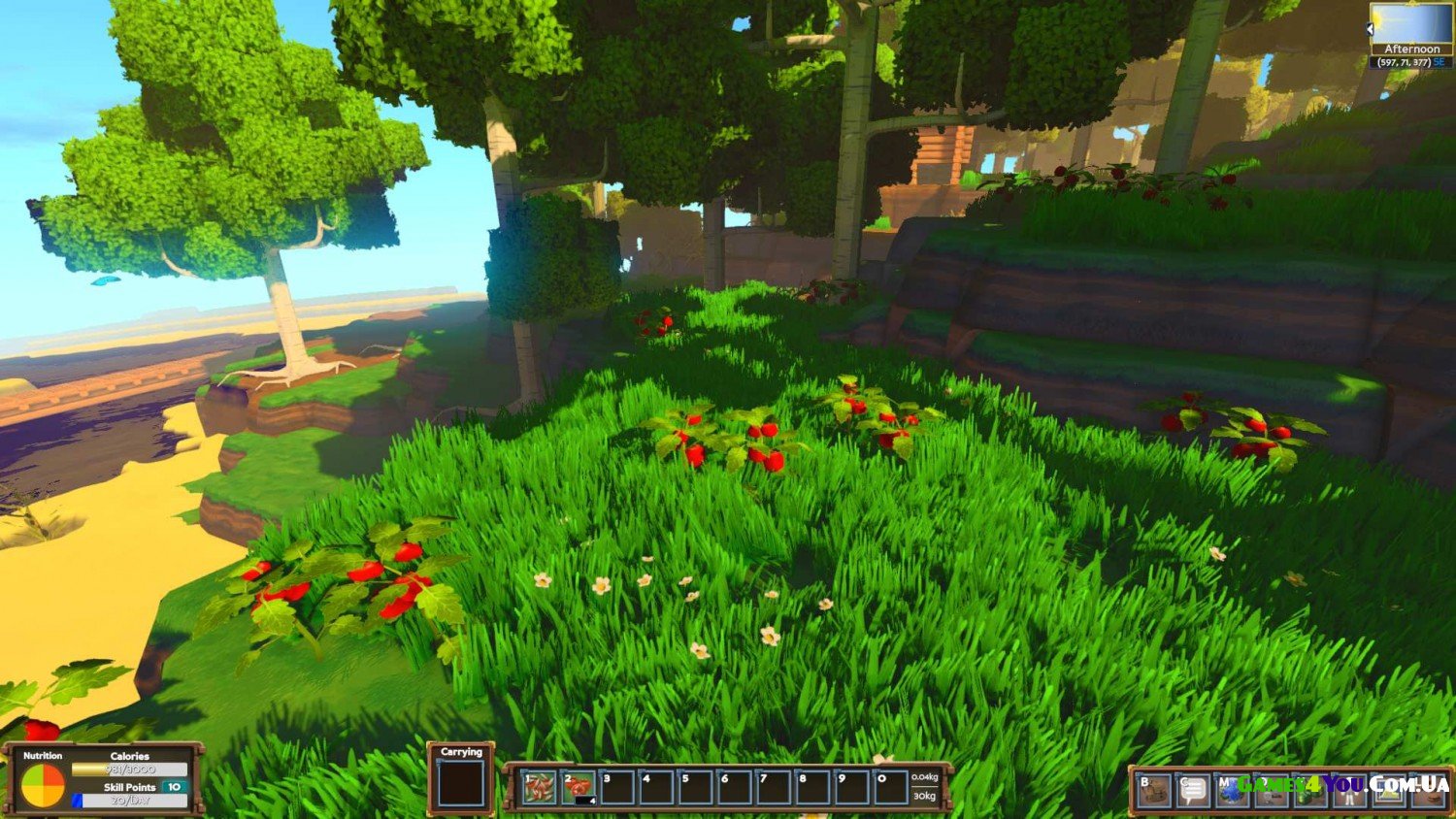Select the seeds in hotbar slot 1
Image resolution: width=1456 pixels, height=819 pixels.
[x=539, y=787]
